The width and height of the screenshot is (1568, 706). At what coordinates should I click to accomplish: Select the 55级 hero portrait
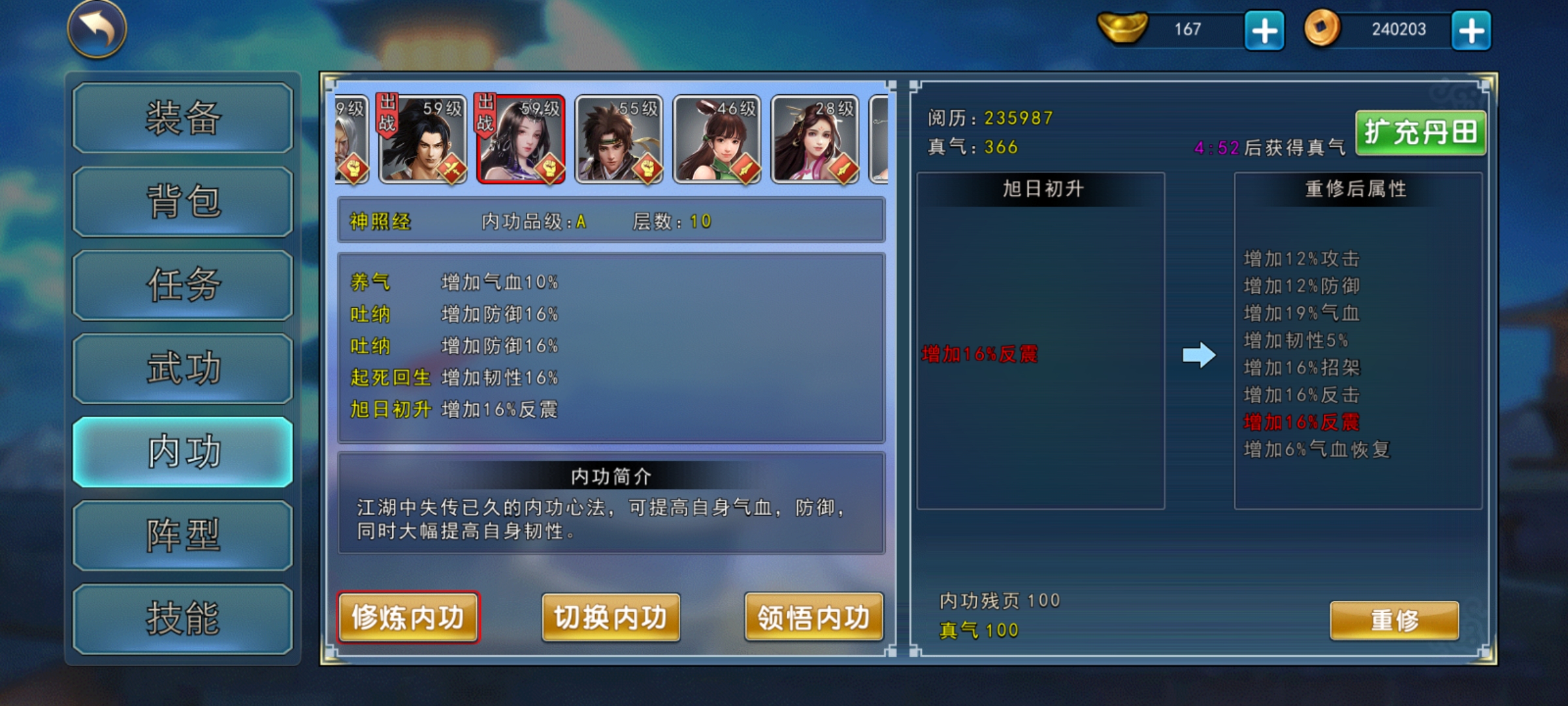618,141
